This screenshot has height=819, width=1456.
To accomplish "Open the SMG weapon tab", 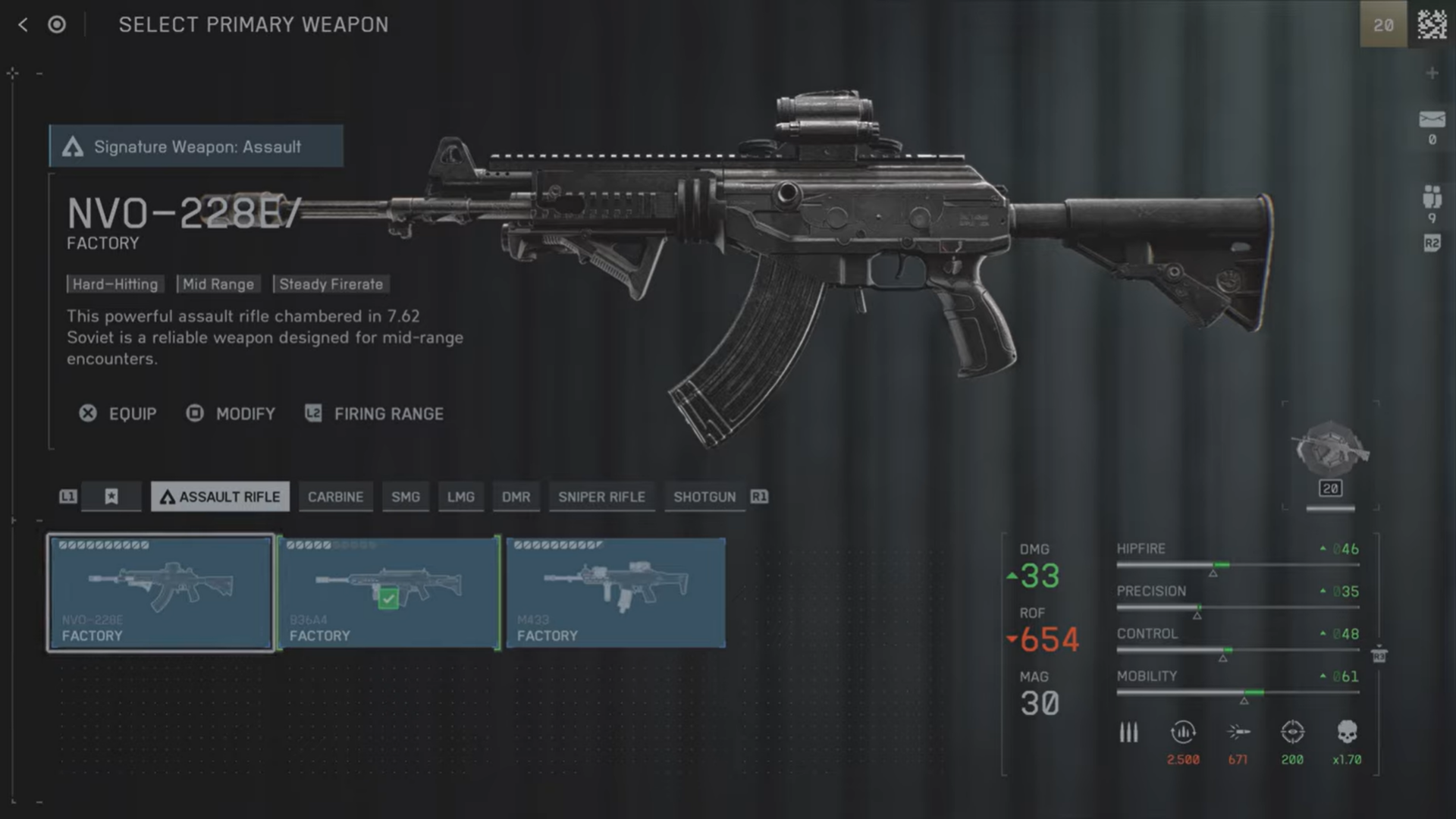I will [406, 497].
